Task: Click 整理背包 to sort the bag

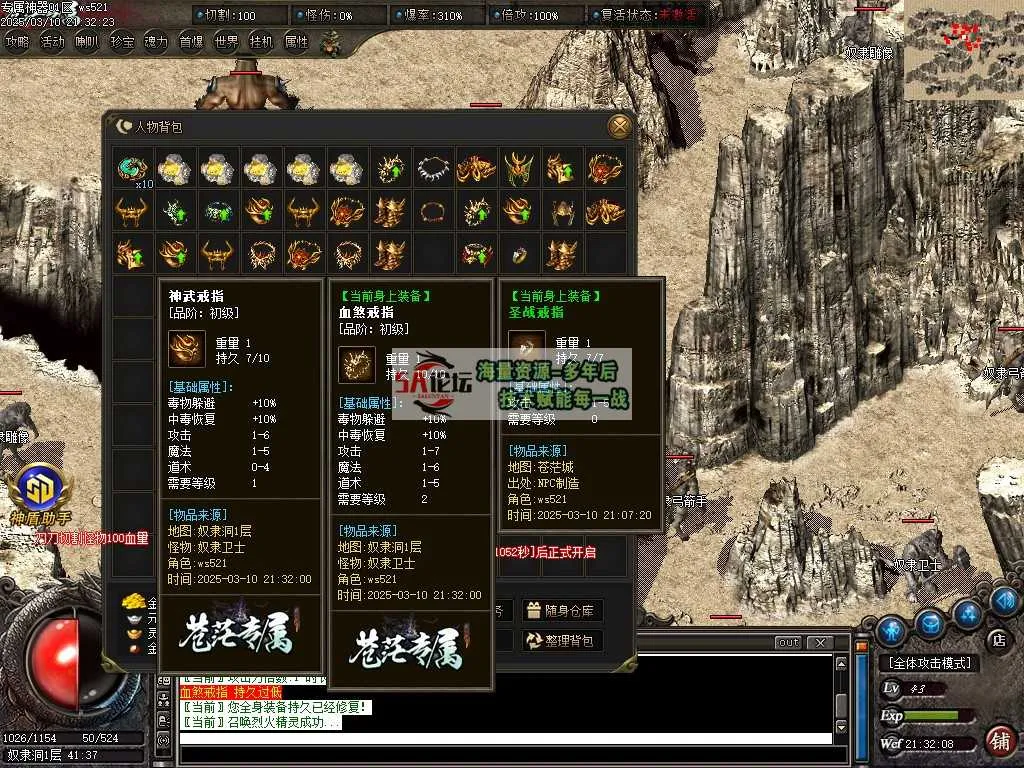Action: [x=562, y=641]
